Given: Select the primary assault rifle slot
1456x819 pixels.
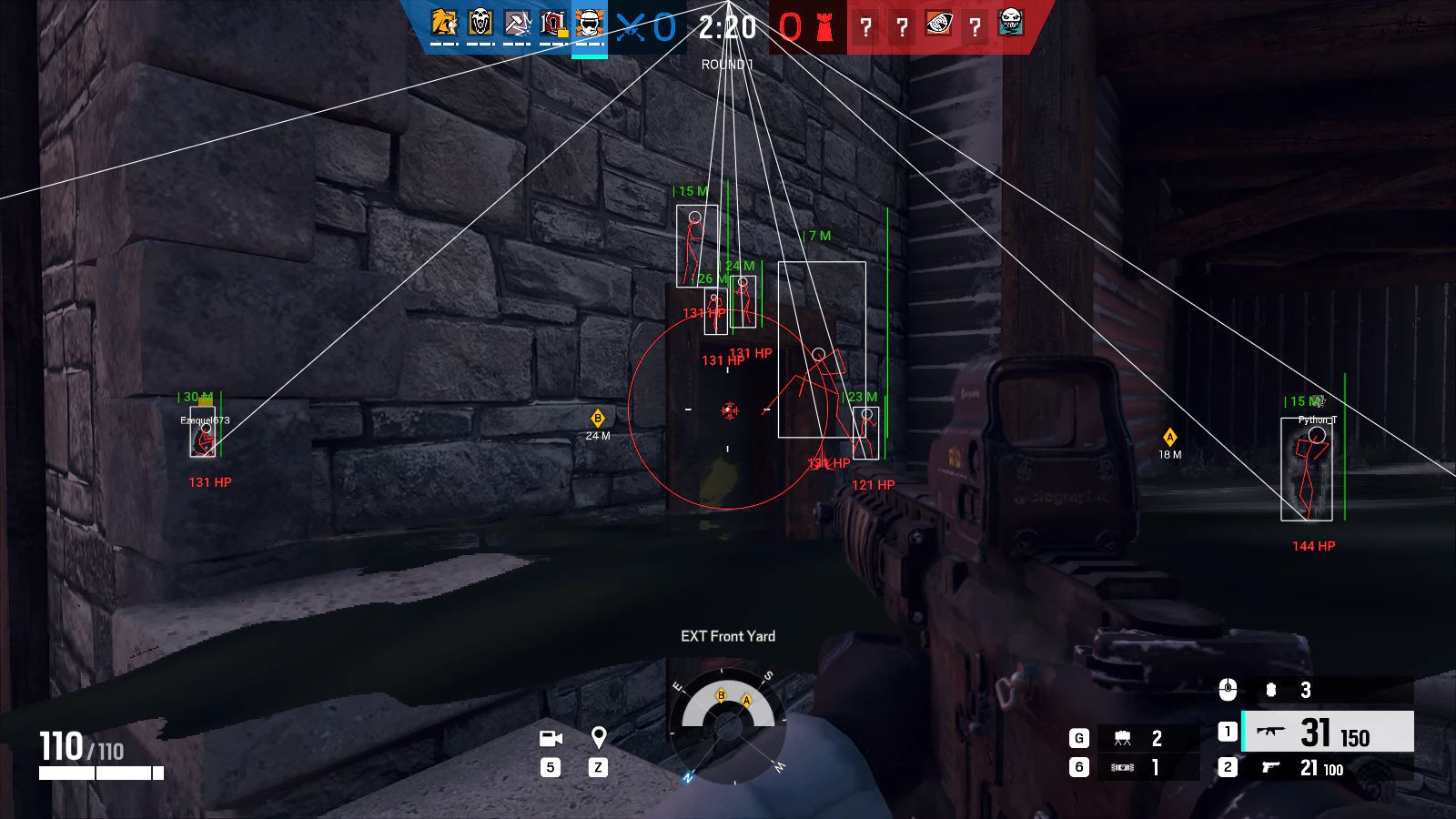Looking at the screenshot, I should [x=1327, y=732].
